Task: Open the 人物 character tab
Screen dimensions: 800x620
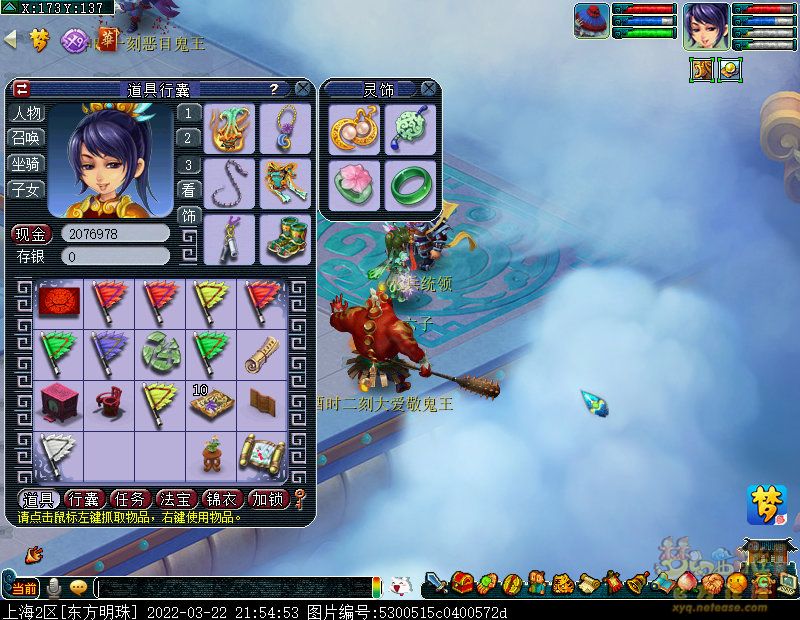Action: tap(27, 113)
